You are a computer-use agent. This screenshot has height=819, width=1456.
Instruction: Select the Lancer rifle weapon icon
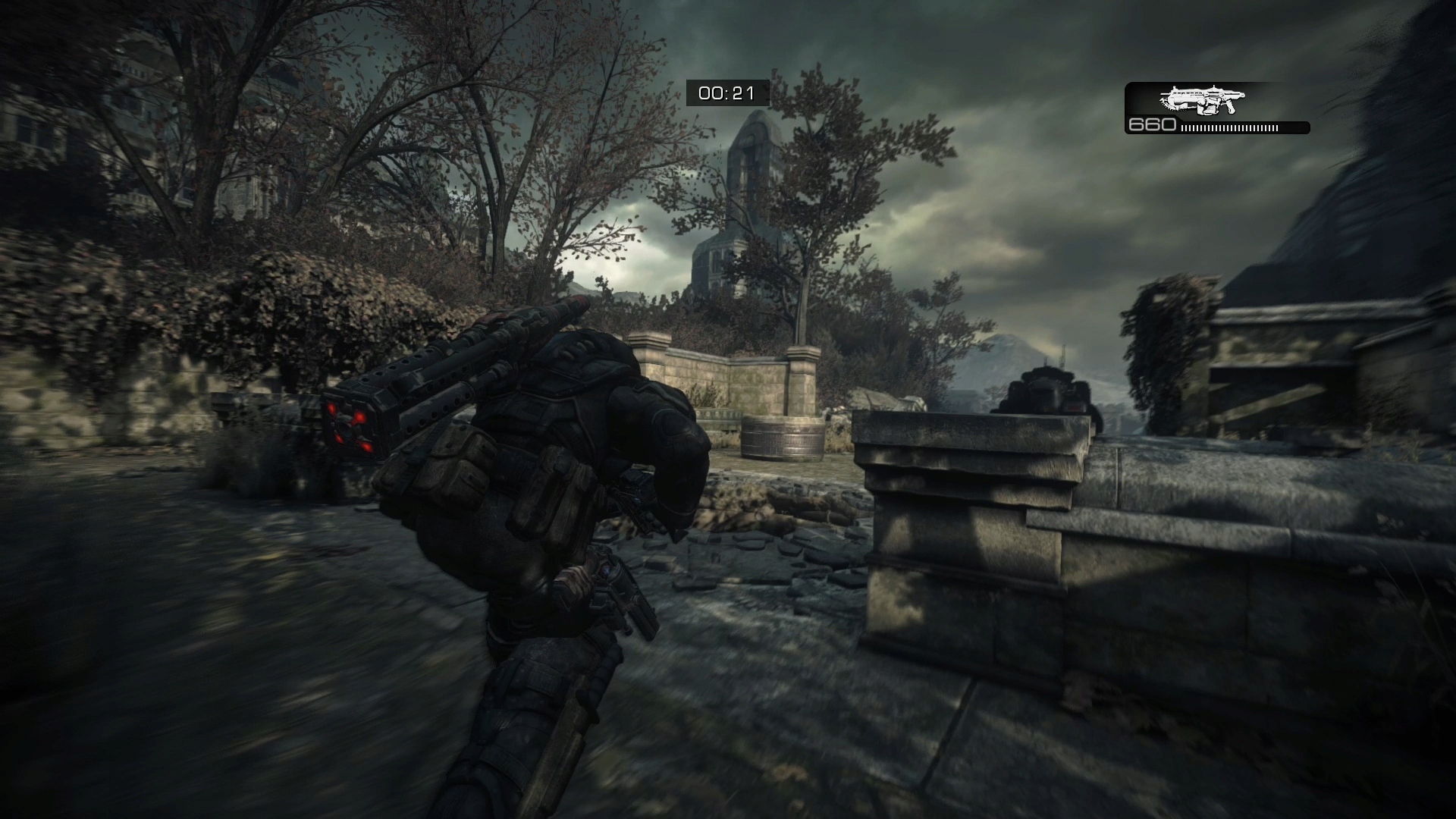pyautogui.click(x=1203, y=100)
